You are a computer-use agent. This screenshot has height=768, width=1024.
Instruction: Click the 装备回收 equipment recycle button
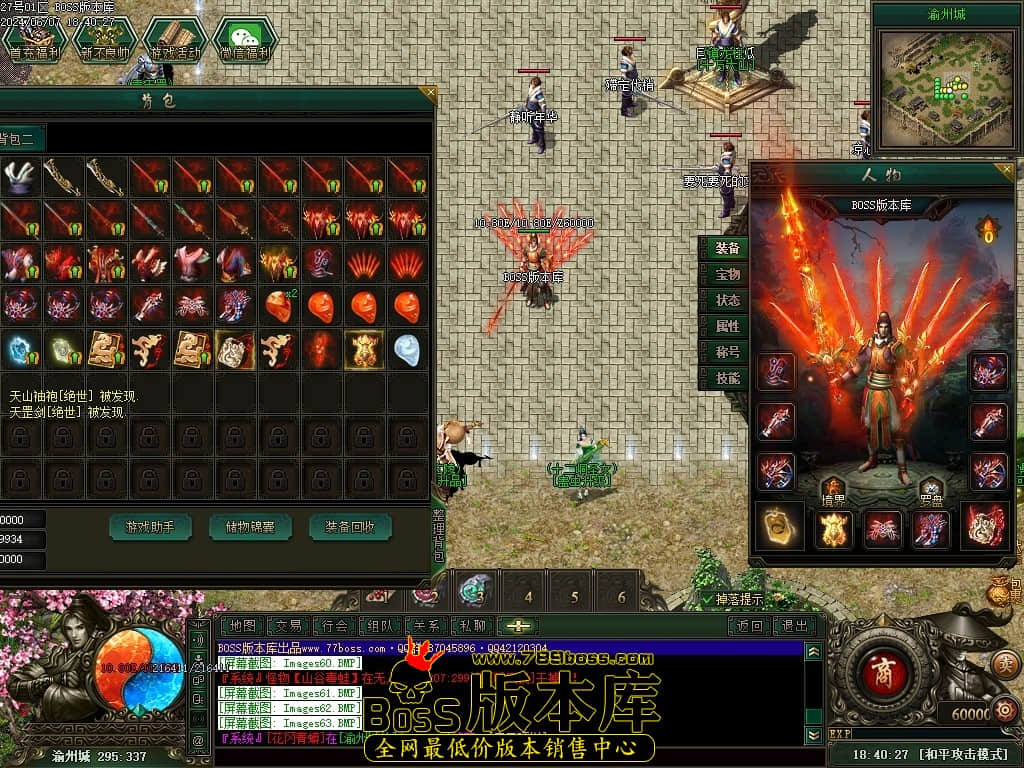pos(350,526)
